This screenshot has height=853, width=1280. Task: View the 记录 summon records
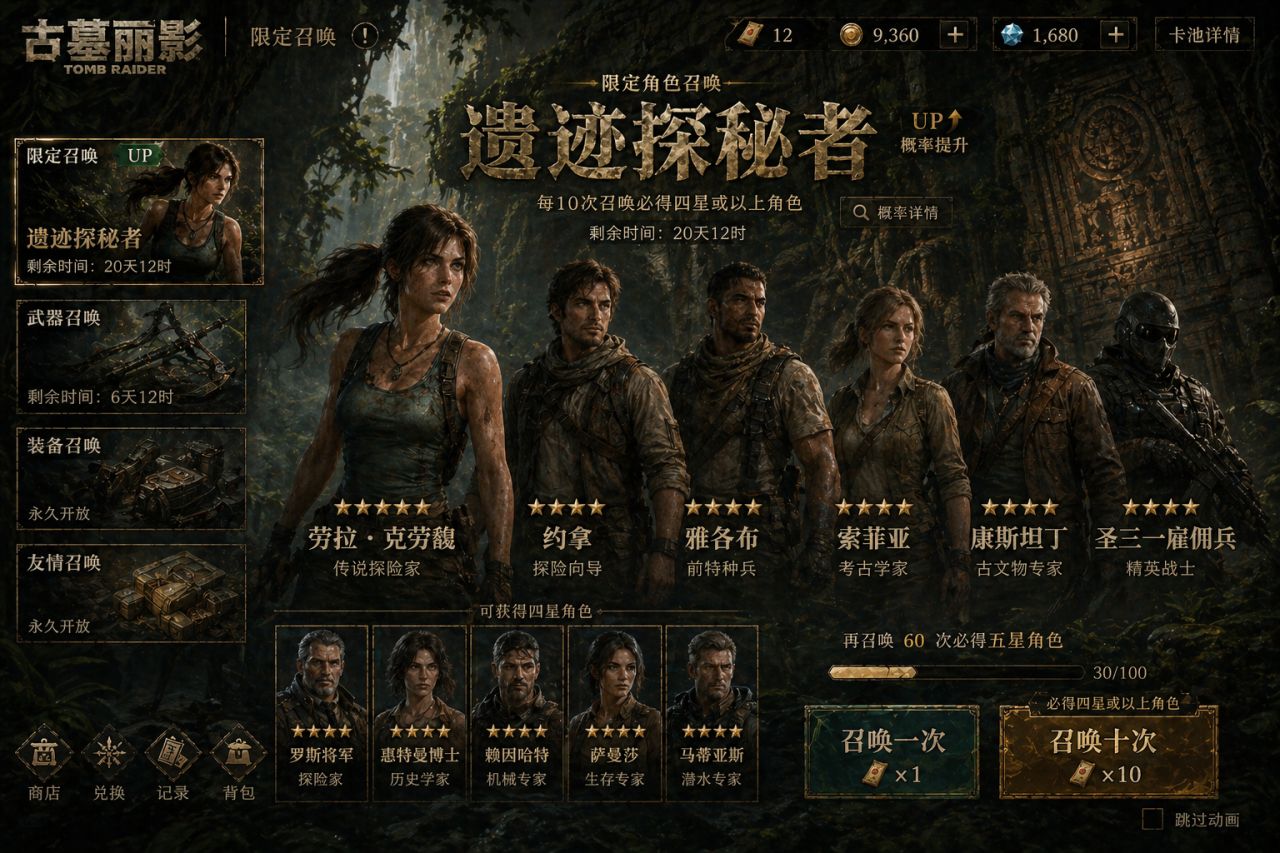[x=173, y=764]
